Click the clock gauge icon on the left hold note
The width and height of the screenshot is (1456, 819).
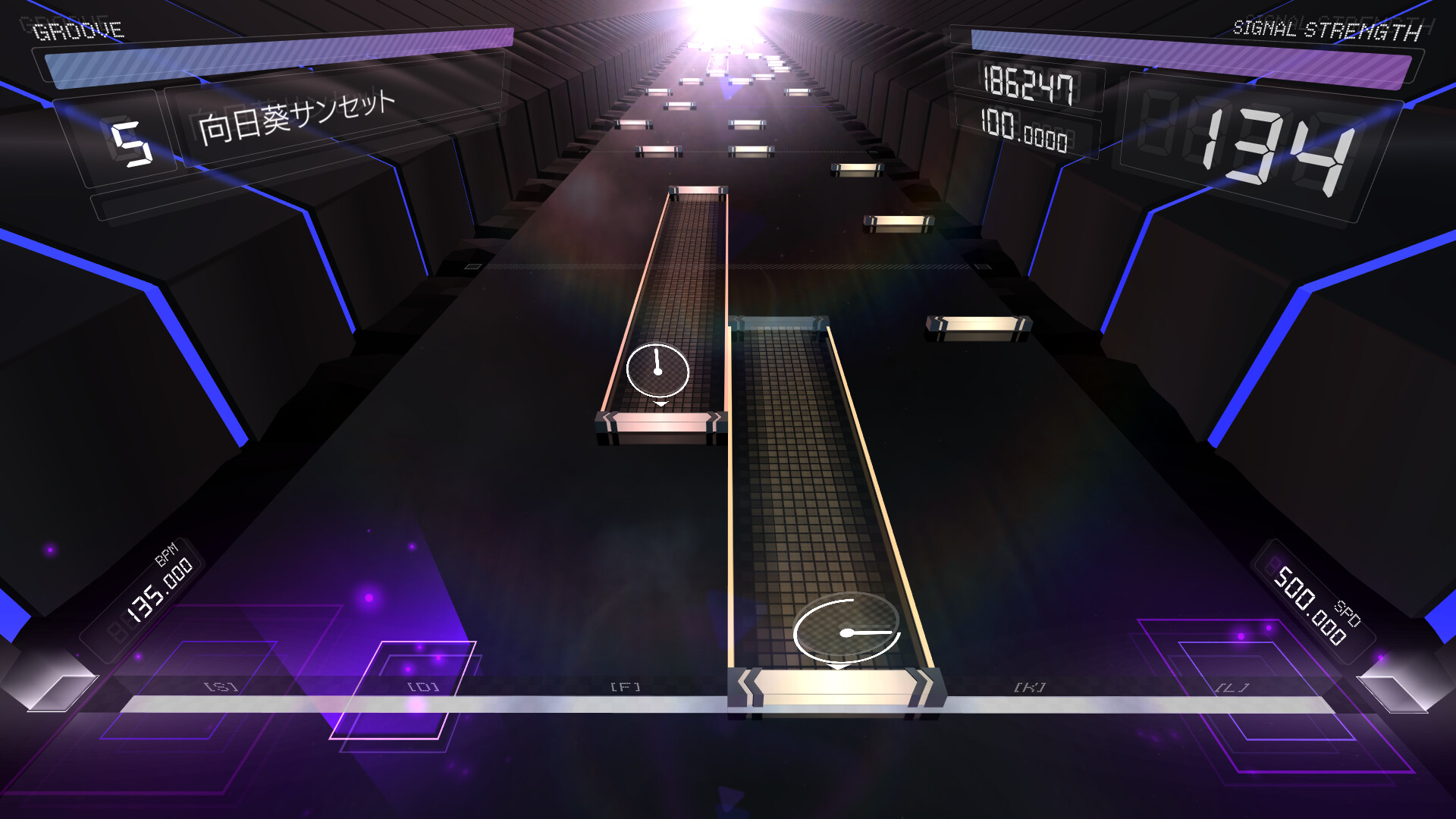pyautogui.click(x=657, y=371)
